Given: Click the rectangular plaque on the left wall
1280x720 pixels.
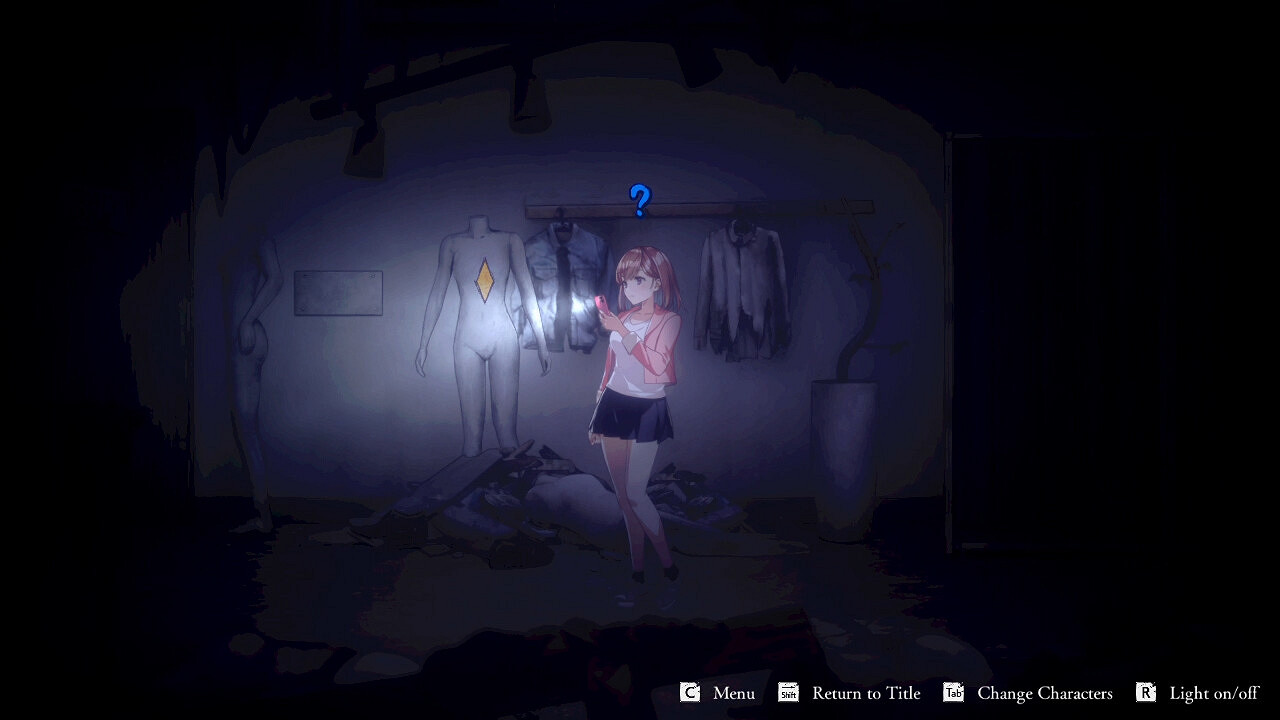Looking at the screenshot, I should point(340,292).
